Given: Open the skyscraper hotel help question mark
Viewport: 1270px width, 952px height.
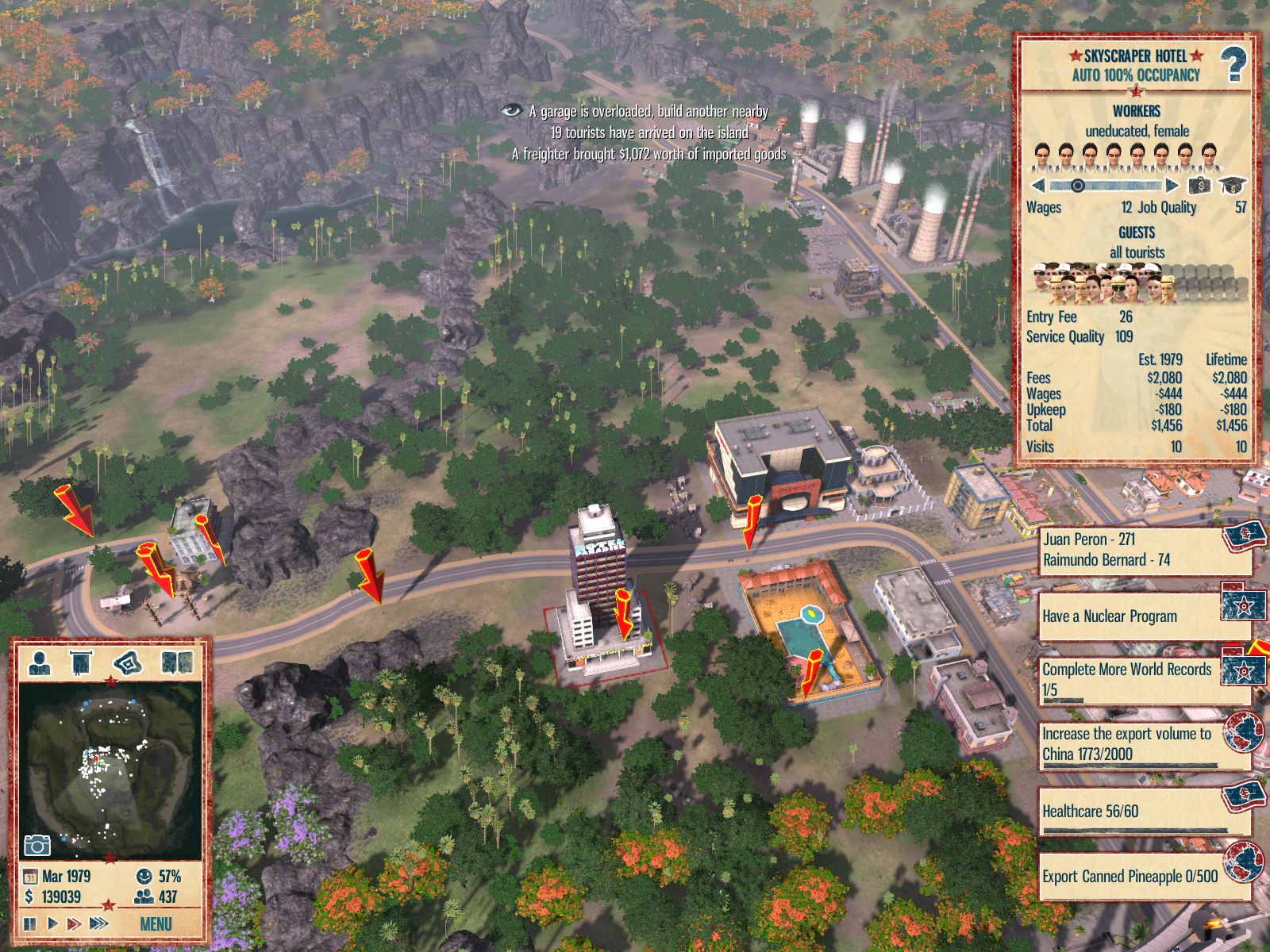Looking at the screenshot, I should pos(1233,65).
